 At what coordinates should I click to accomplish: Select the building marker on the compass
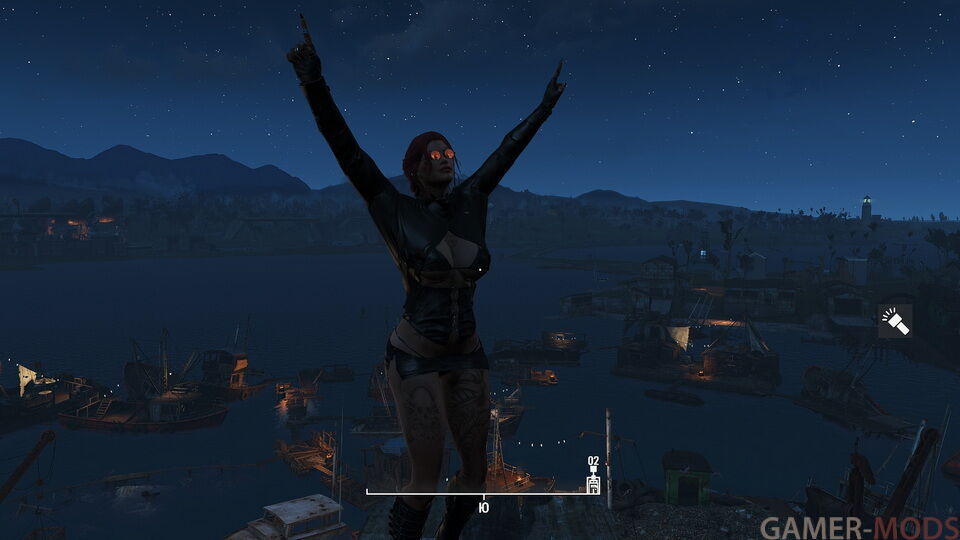pos(593,483)
